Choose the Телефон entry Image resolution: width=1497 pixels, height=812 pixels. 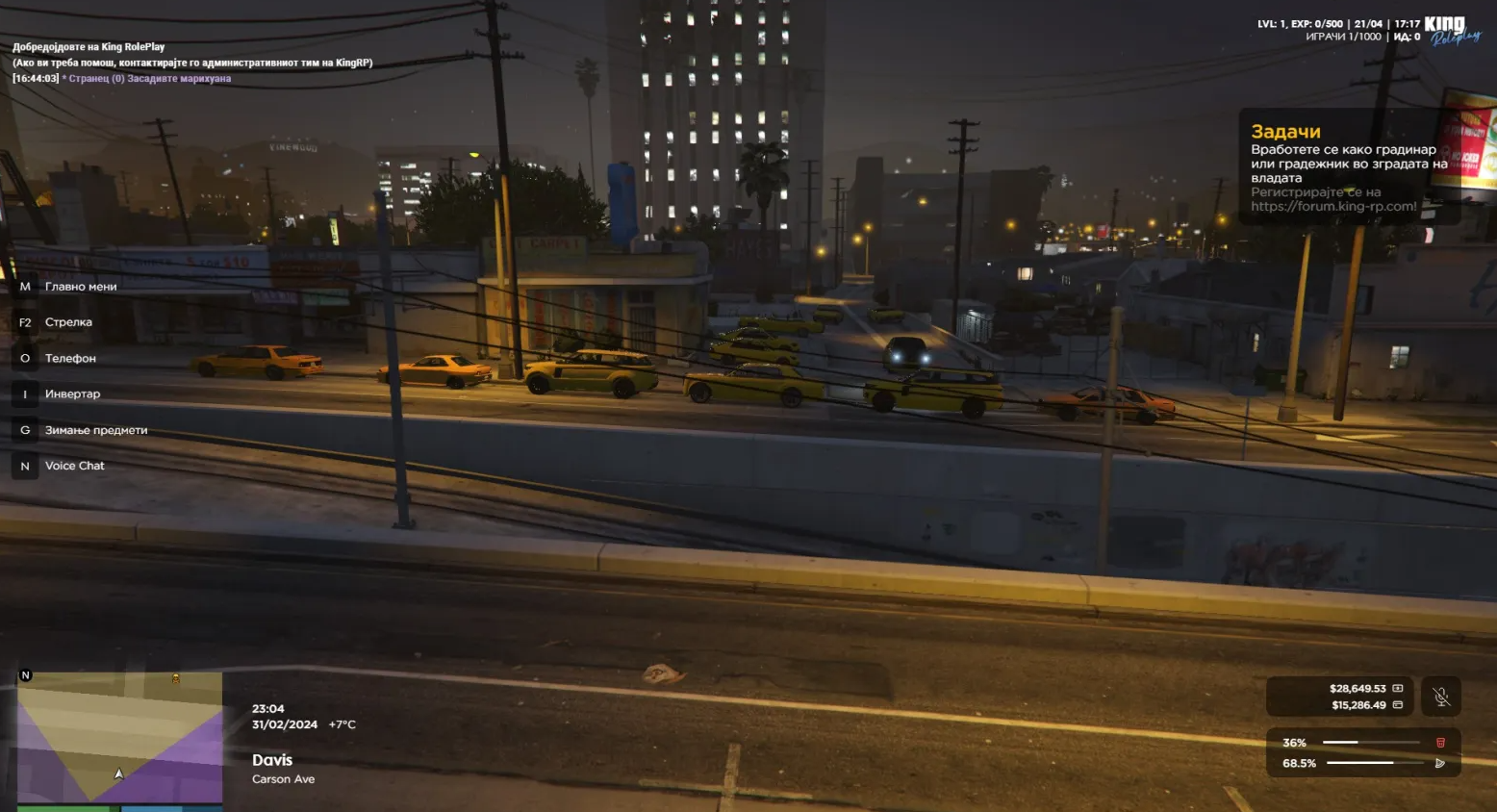tap(70, 359)
